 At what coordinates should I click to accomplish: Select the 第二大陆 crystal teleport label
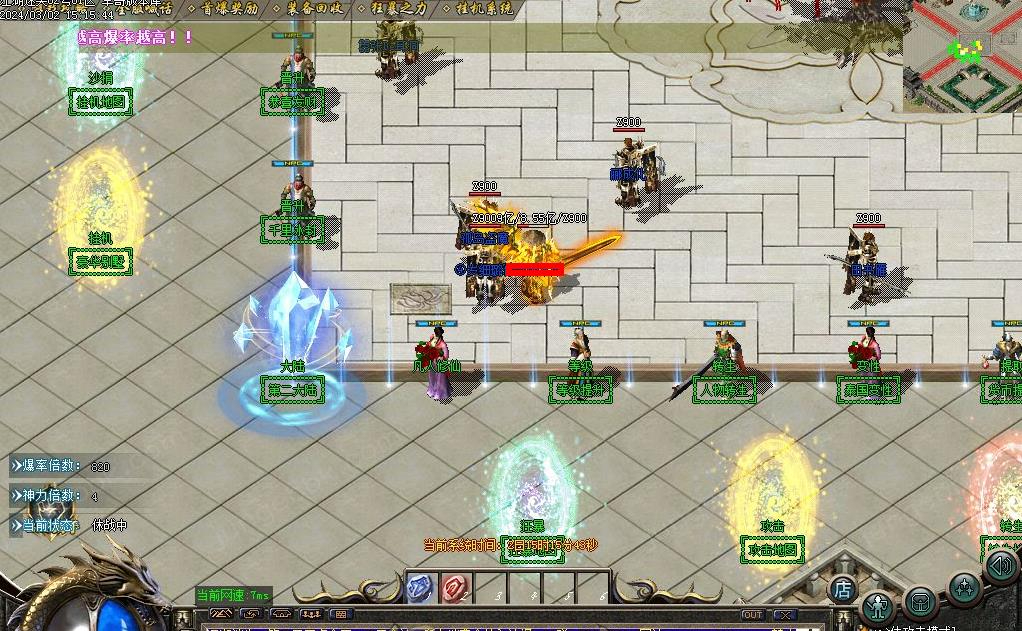pos(293,388)
